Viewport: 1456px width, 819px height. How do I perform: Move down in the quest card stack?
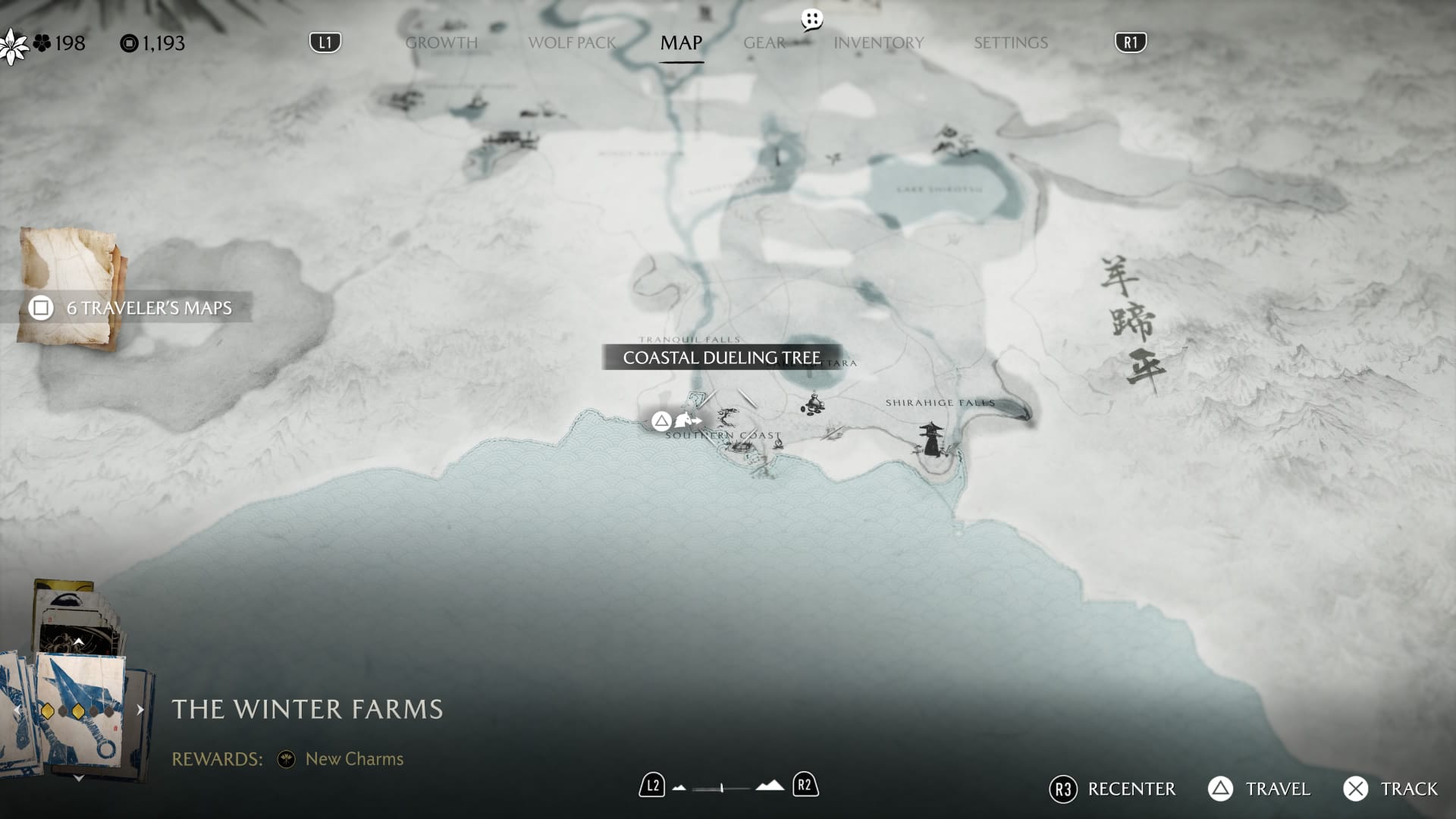click(78, 778)
